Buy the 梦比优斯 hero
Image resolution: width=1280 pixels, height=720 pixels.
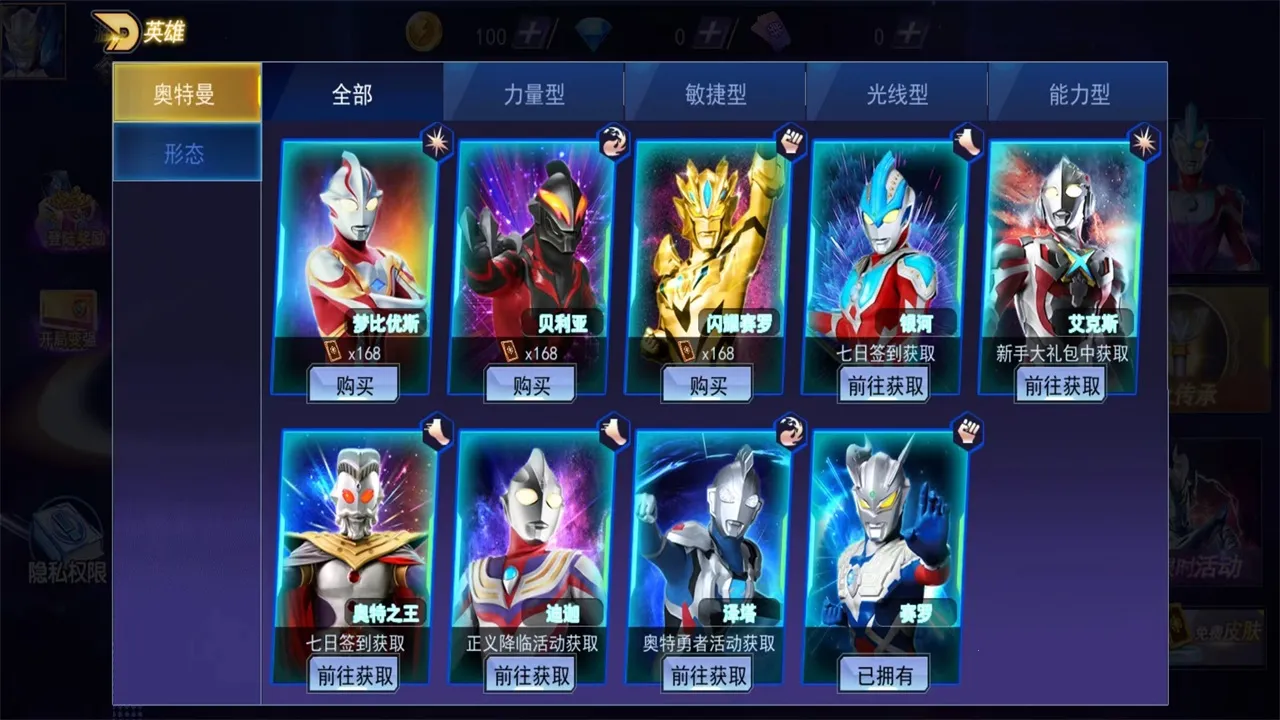point(354,385)
